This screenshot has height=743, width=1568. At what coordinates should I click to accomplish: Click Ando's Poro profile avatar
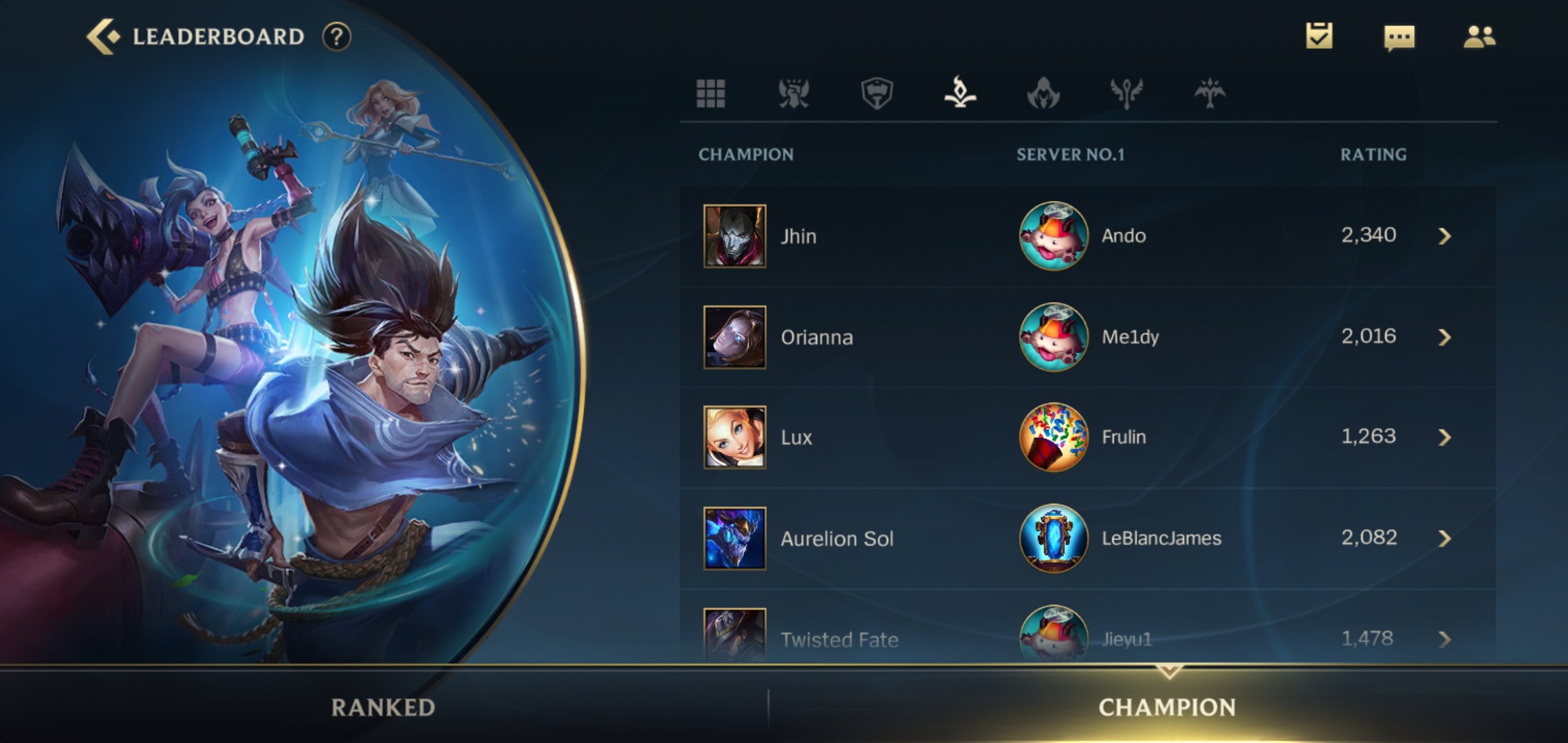pos(1054,236)
